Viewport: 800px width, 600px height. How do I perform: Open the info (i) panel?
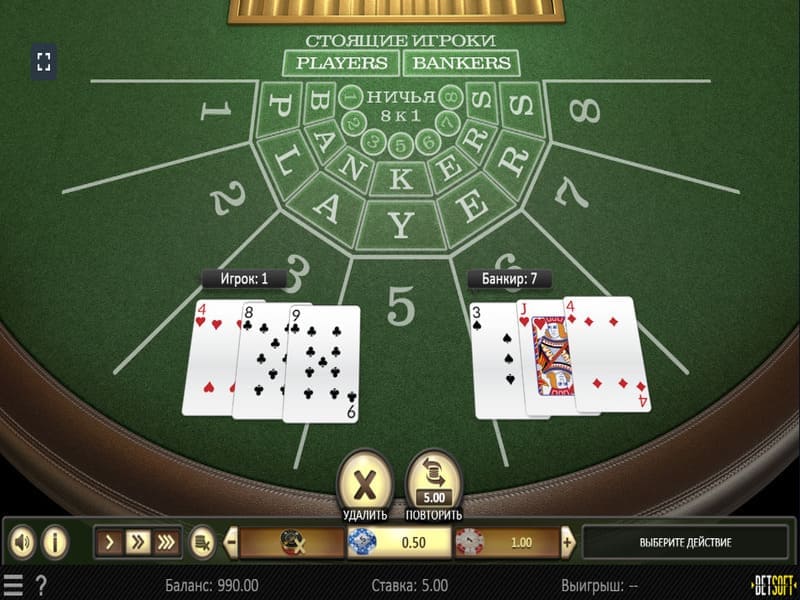(54, 543)
